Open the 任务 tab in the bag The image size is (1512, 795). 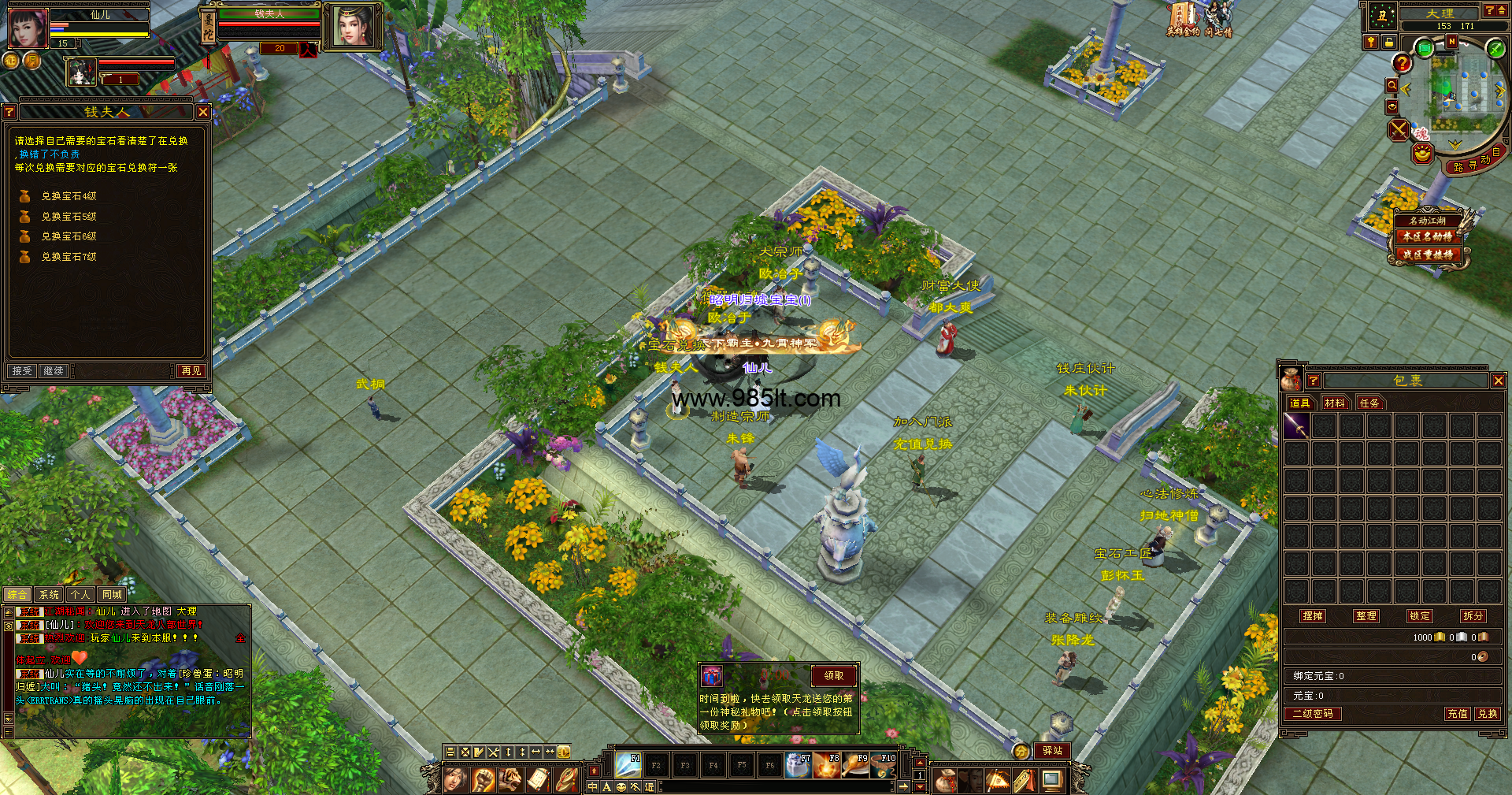[x=1369, y=403]
